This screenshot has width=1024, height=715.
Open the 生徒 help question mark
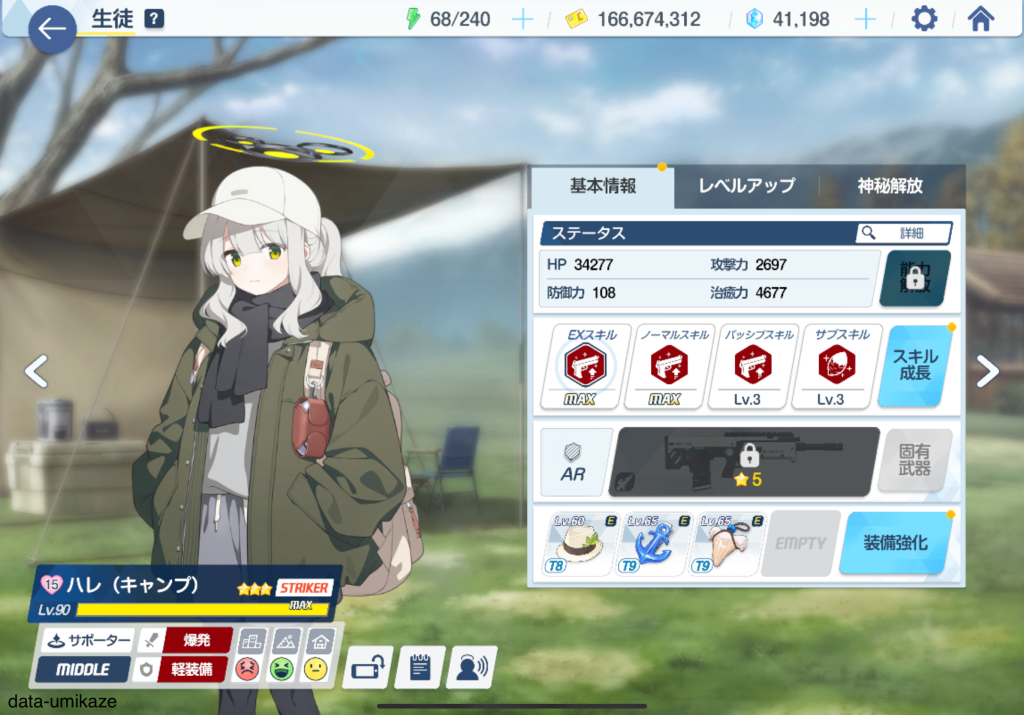click(154, 19)
